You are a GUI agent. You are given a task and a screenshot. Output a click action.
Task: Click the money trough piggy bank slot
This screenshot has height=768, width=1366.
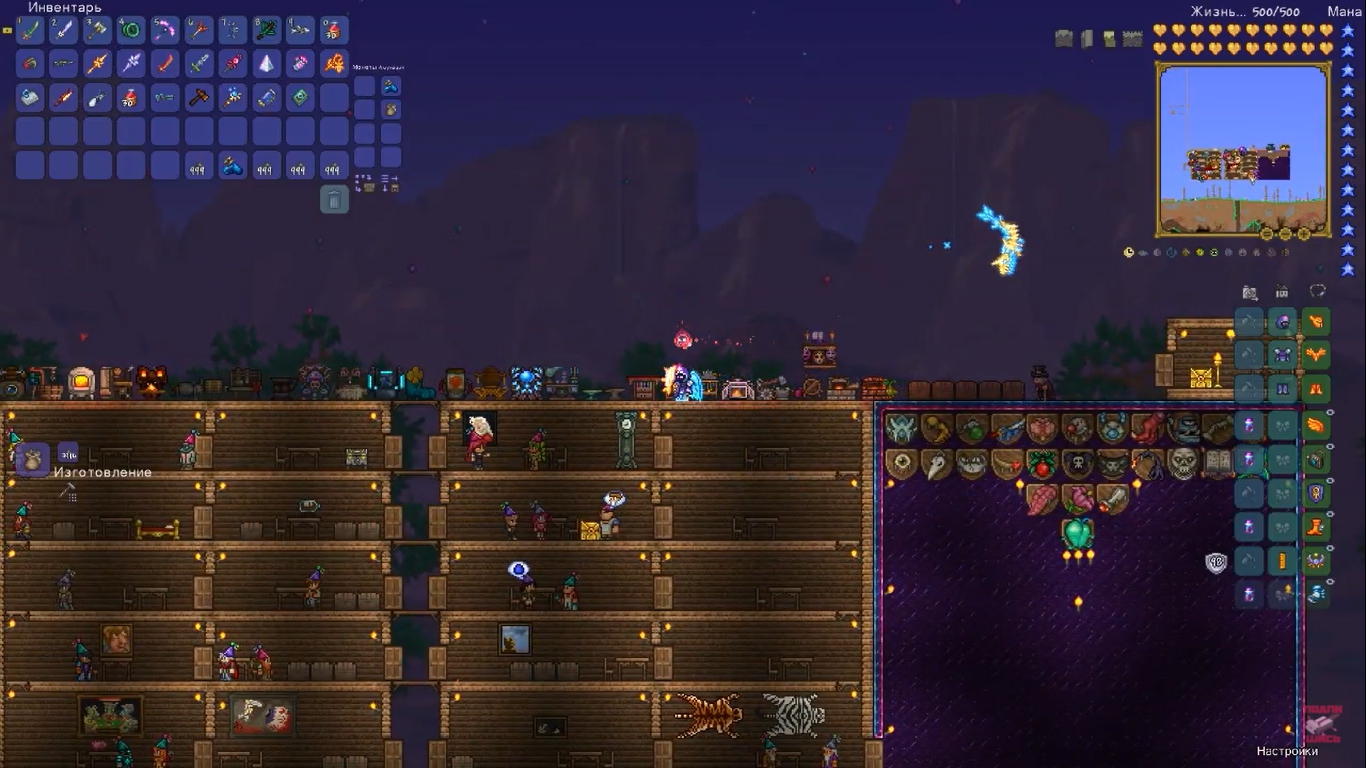pyautogui.click(x=391, y=109)
